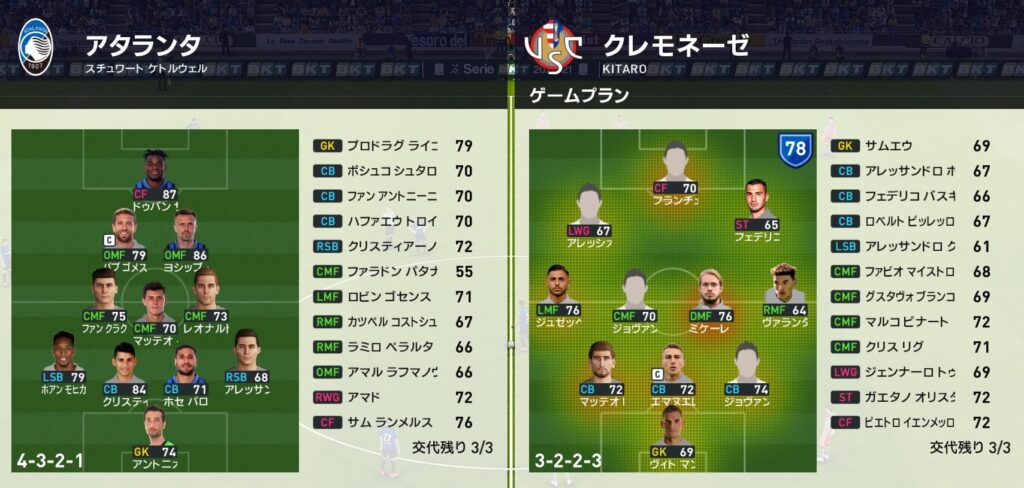
Task: Choose CF ピエトロ イエンメッロ list row
Action: (x=910, y=423)
